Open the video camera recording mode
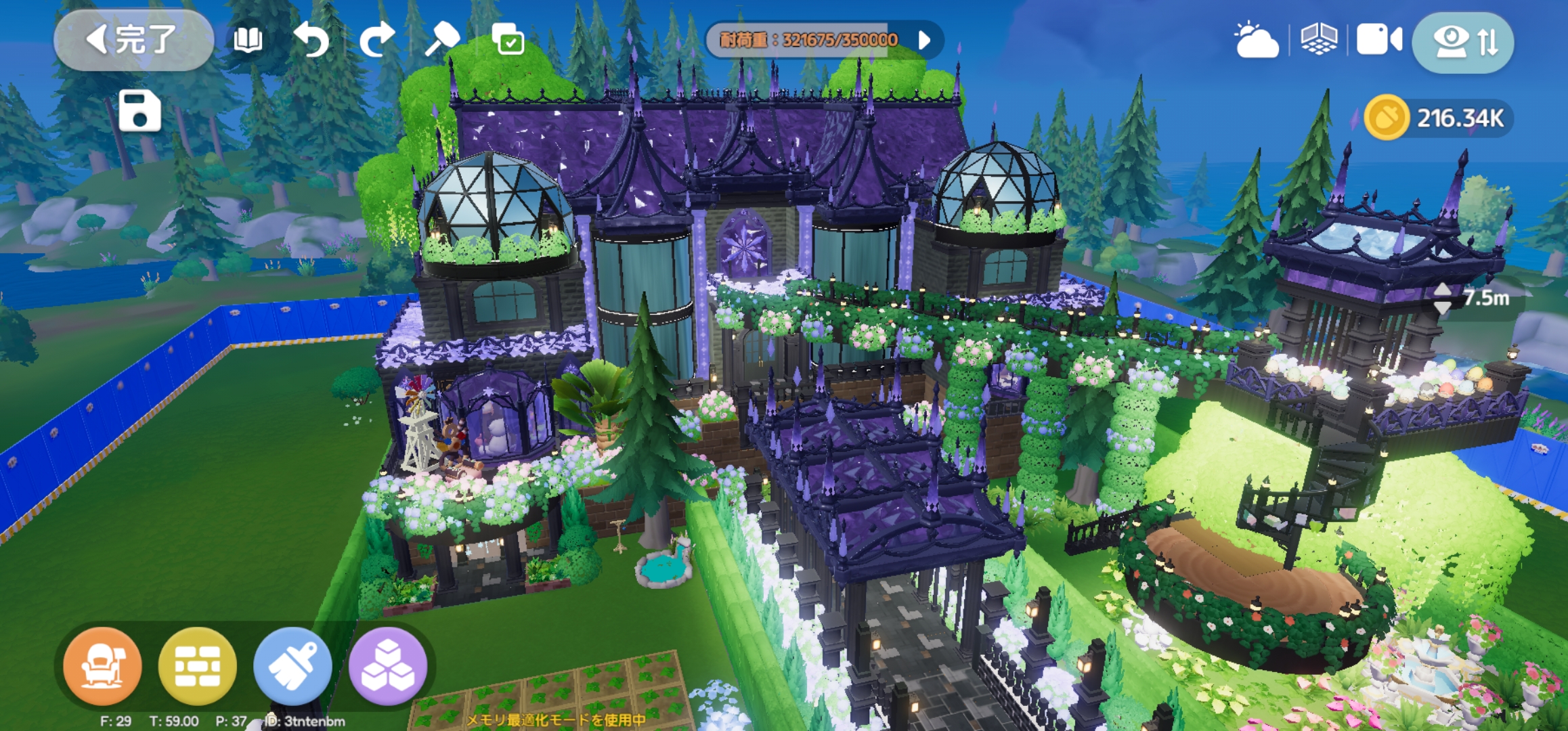Image resolution: width=1568 pixels, height=731 pixels. 1379,40
